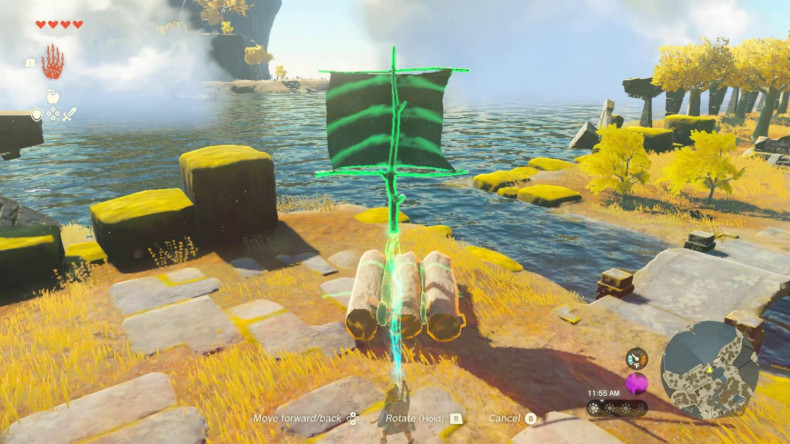This screenshot has height=444, width=790.
Task: Check the temperature gauge icon
Action: (x=636, y=358)
